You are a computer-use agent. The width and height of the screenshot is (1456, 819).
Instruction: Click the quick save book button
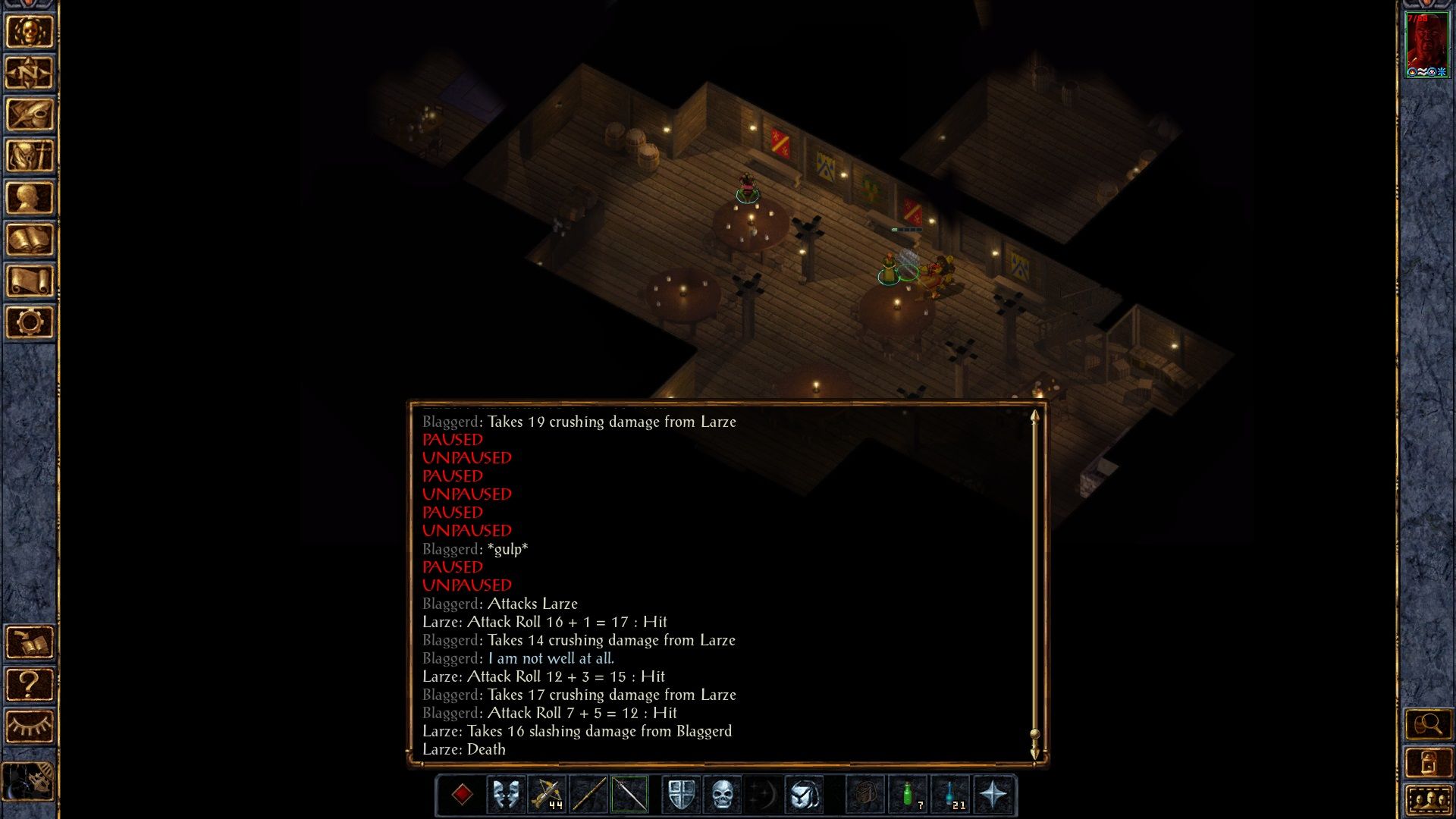tap(30, 643)
